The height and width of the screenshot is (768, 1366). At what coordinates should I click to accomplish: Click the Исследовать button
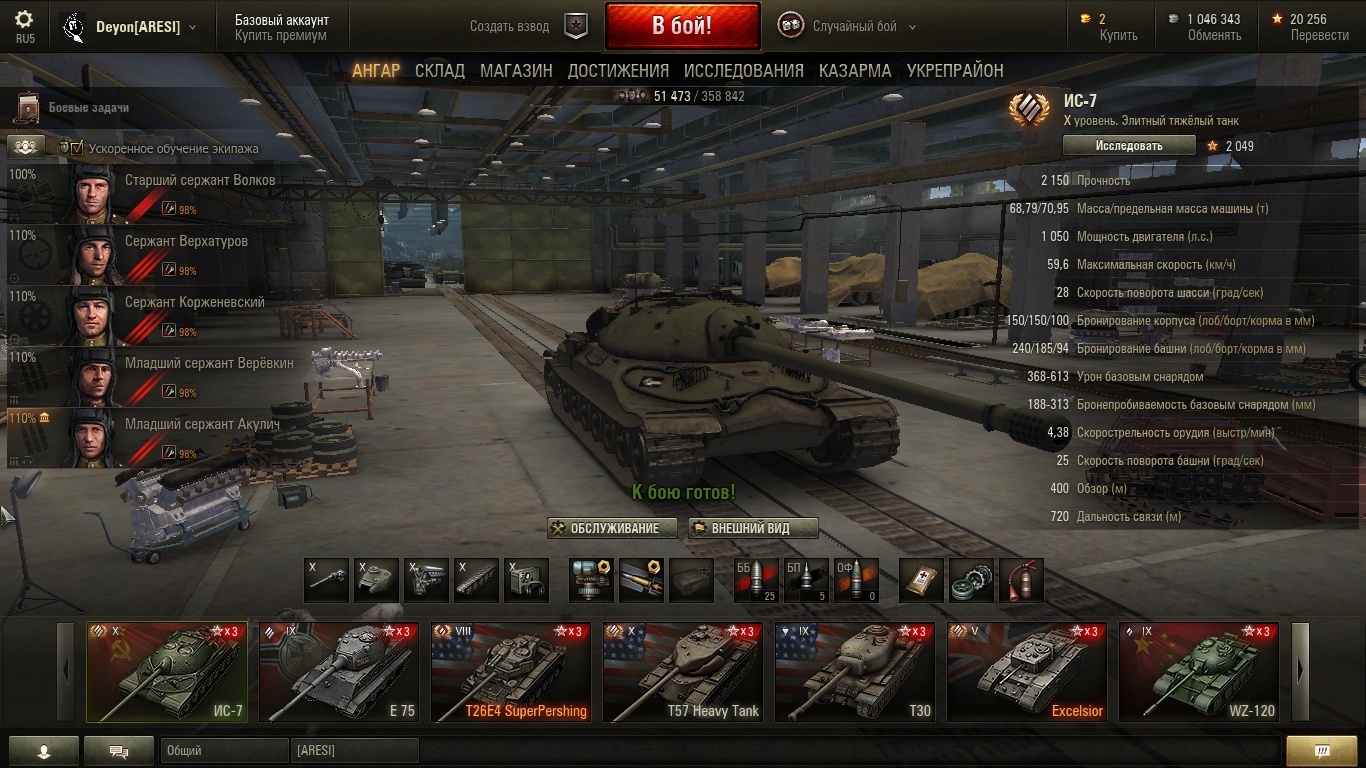point(1129,145)
